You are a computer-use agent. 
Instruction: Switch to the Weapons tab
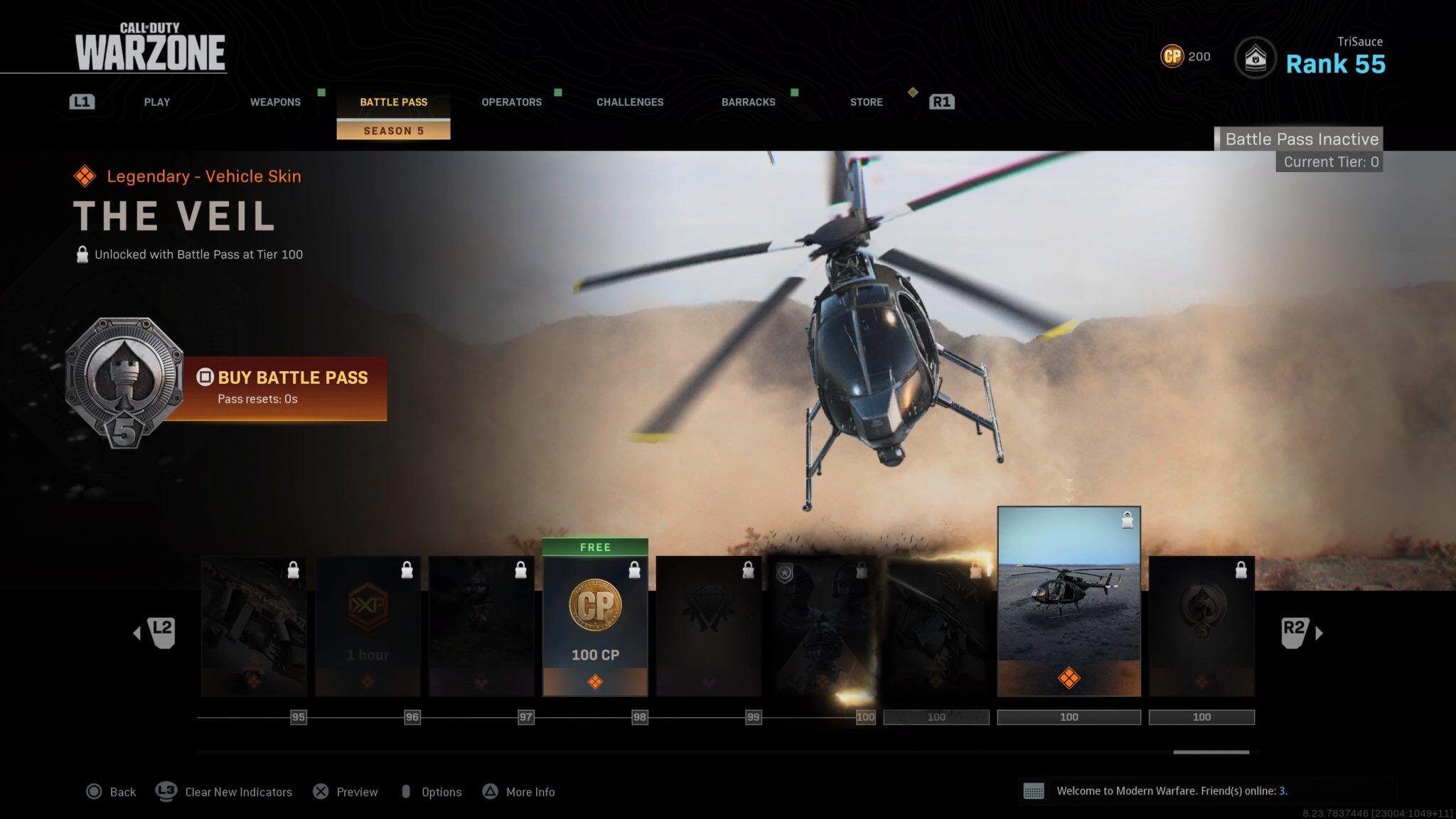(275, 102)
